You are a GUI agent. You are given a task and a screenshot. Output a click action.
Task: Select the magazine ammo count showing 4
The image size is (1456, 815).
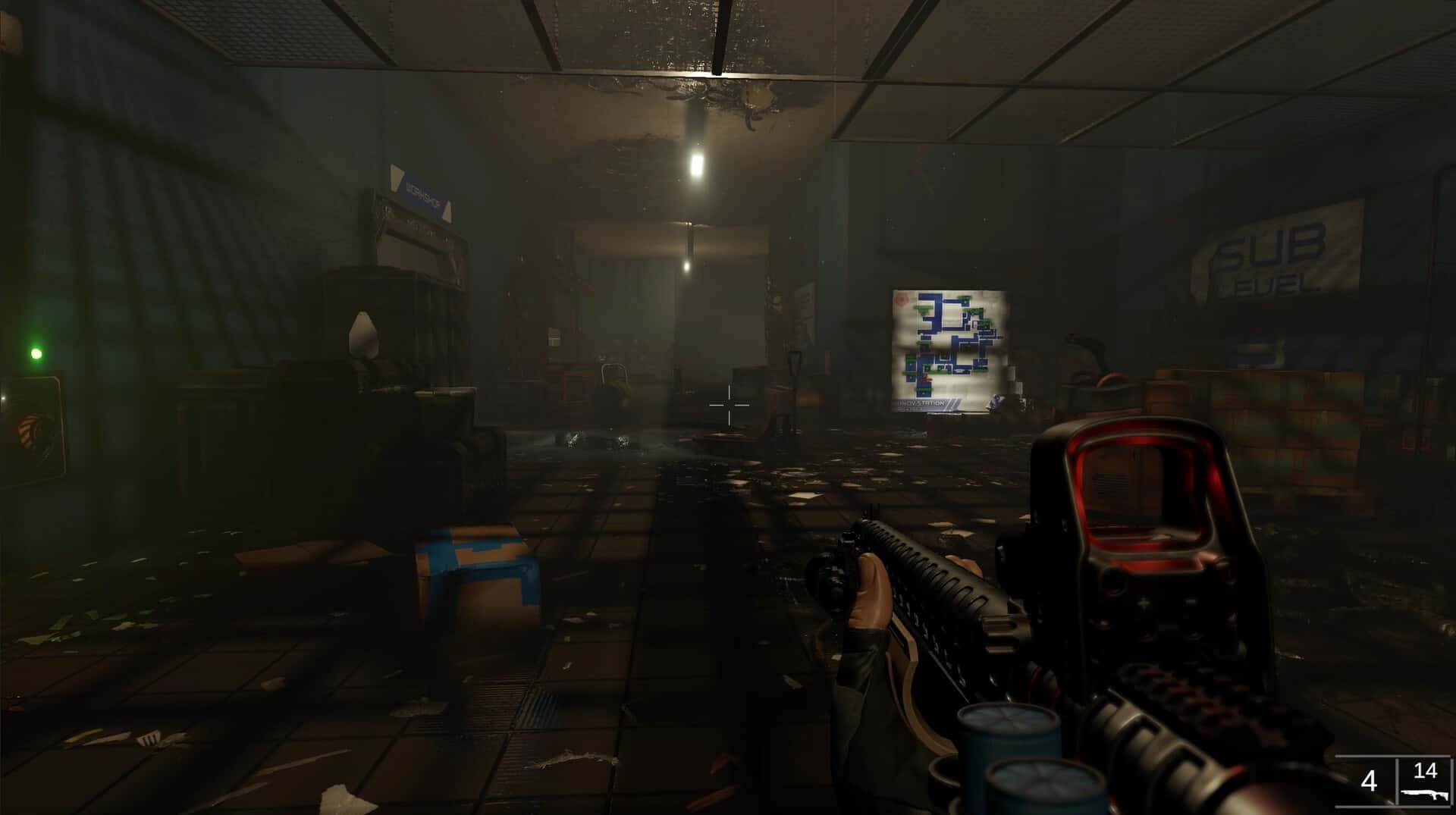coord(1370,779)
